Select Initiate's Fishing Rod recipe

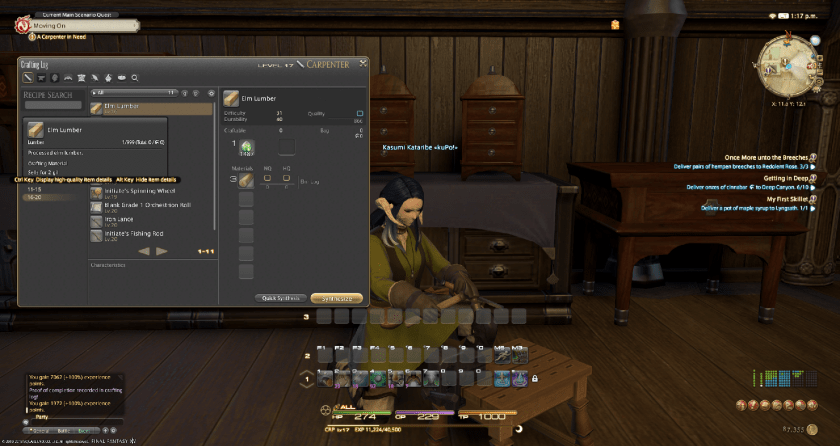click(140, 235)
